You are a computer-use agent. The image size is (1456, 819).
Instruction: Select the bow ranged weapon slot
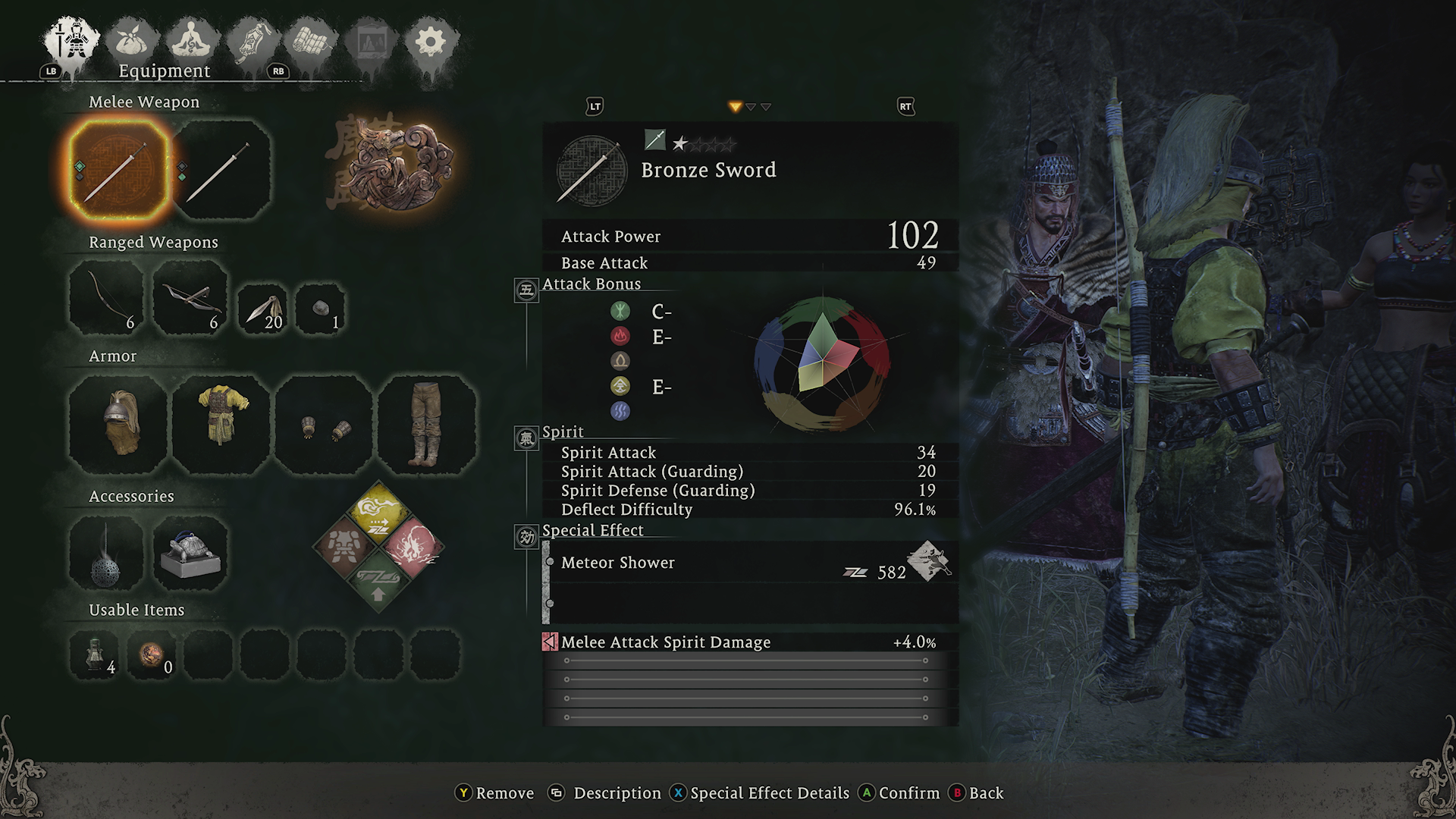point(106,297)
